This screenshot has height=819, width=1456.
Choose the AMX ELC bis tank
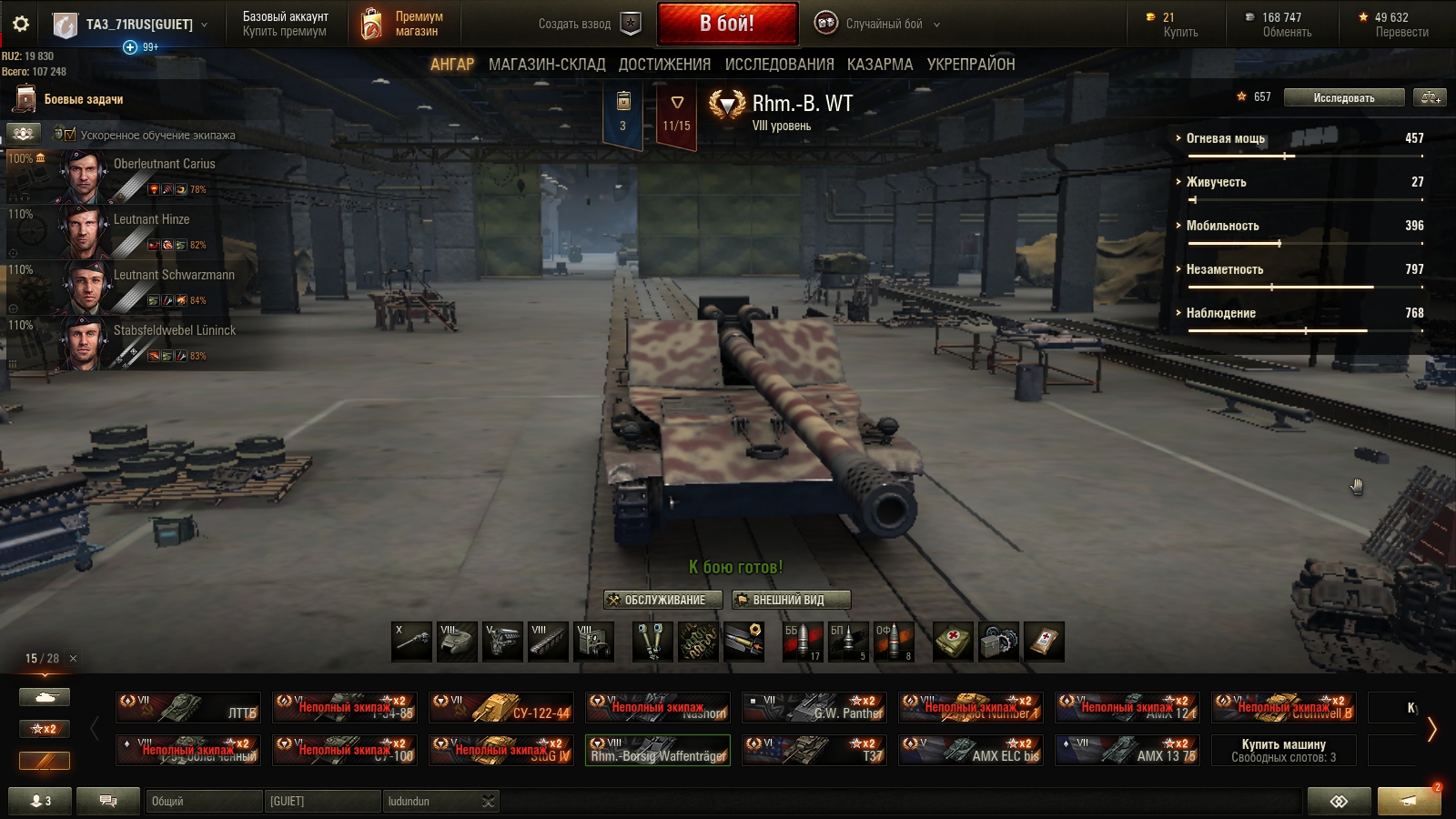click(970, 750)
